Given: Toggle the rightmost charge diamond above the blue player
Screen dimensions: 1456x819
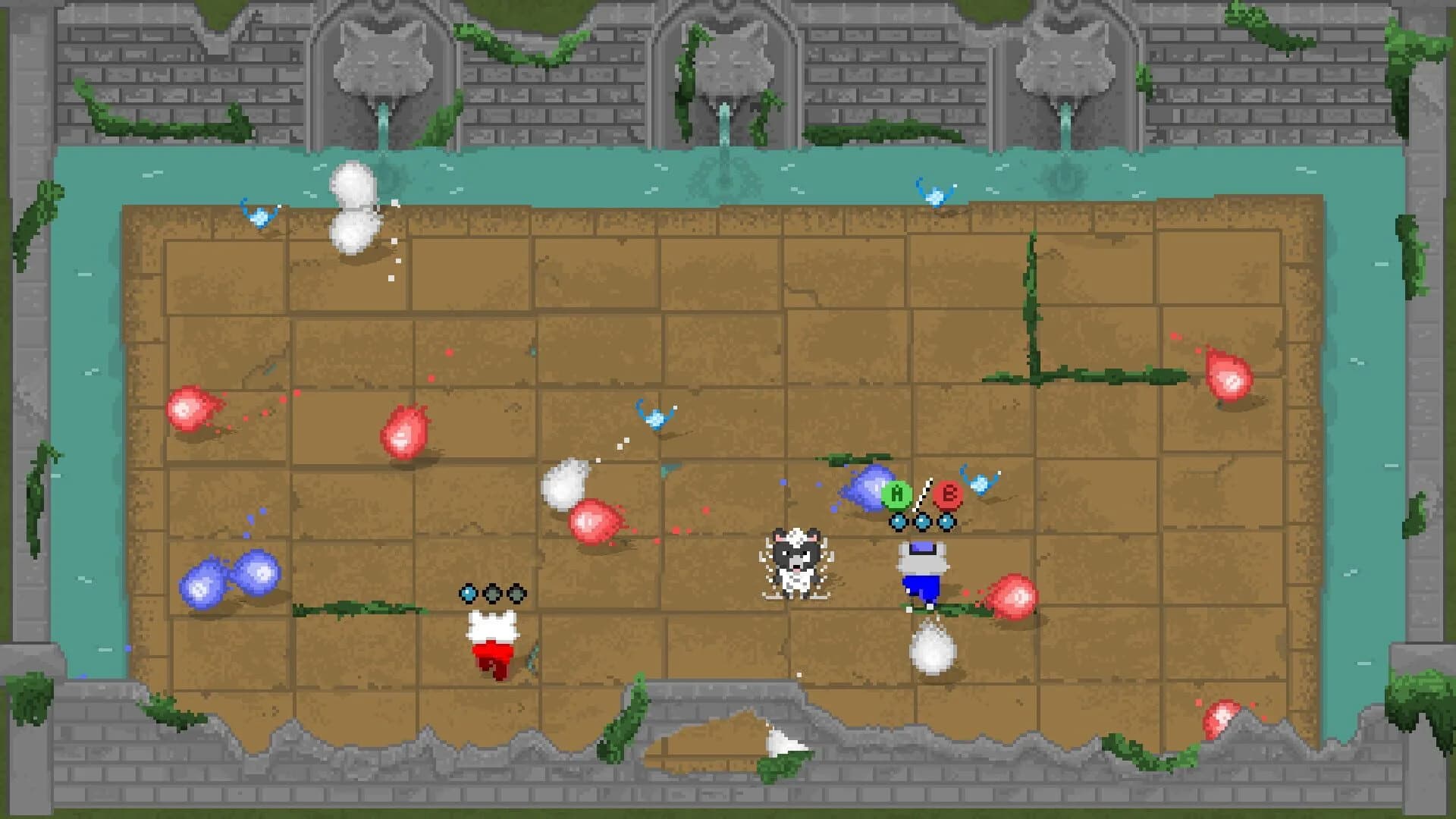Looking at the screenshot, I should 946,522.
